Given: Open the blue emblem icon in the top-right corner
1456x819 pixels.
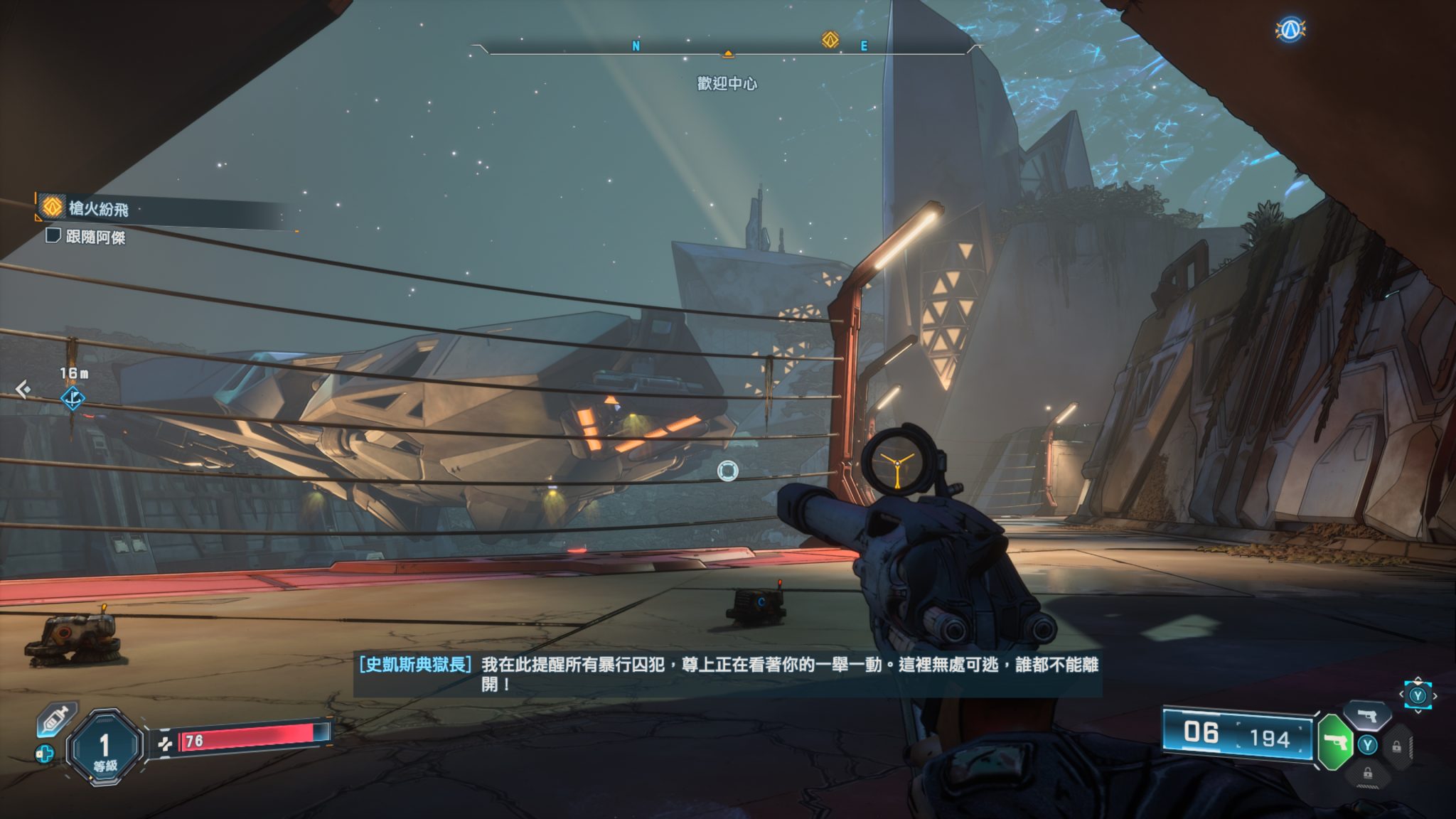Looking at the screenshot, I should pyautogui.click(x=1290, y=29).
